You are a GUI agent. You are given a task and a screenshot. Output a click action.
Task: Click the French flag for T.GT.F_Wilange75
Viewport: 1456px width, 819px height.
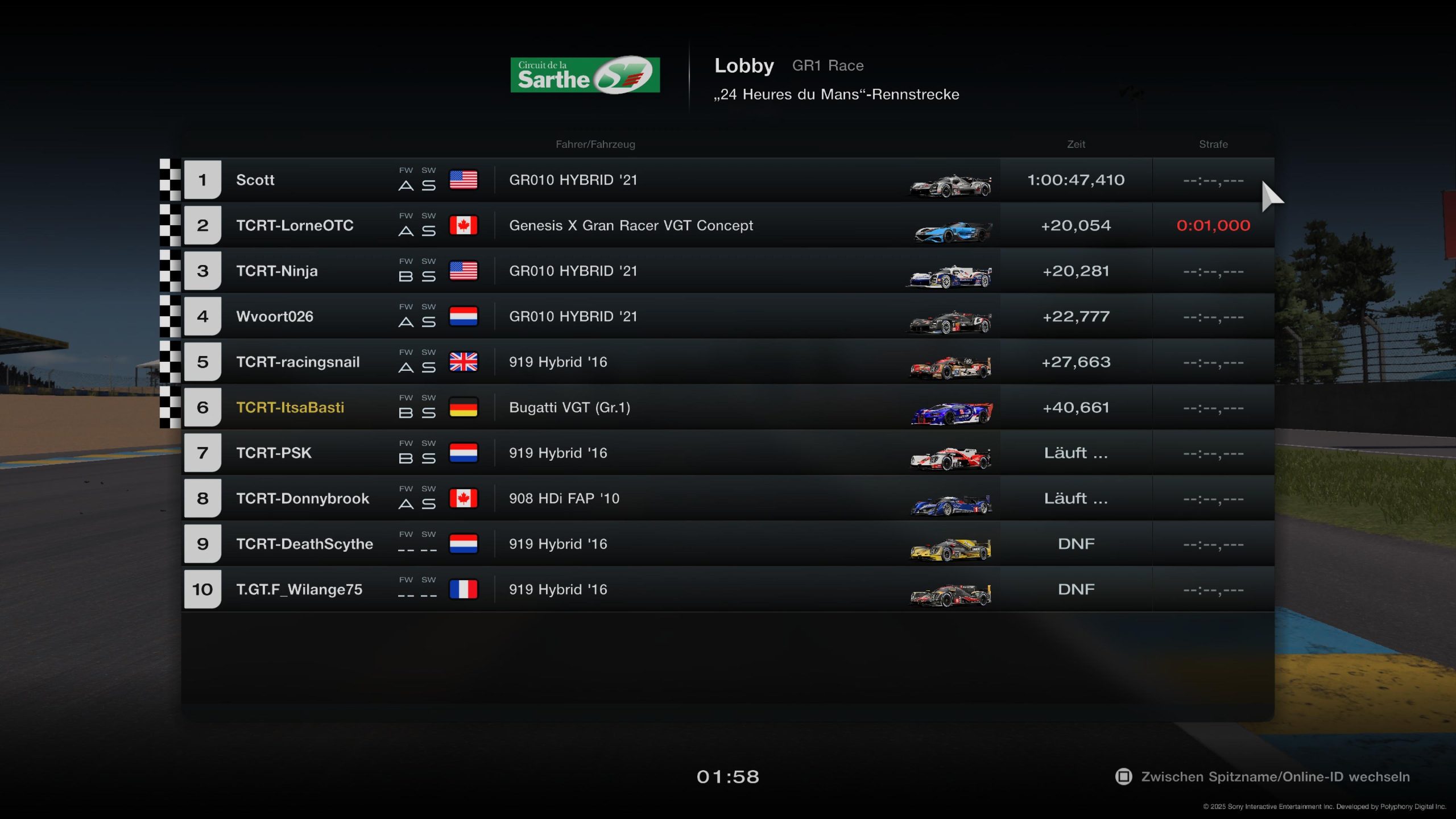tap(463, 589)
